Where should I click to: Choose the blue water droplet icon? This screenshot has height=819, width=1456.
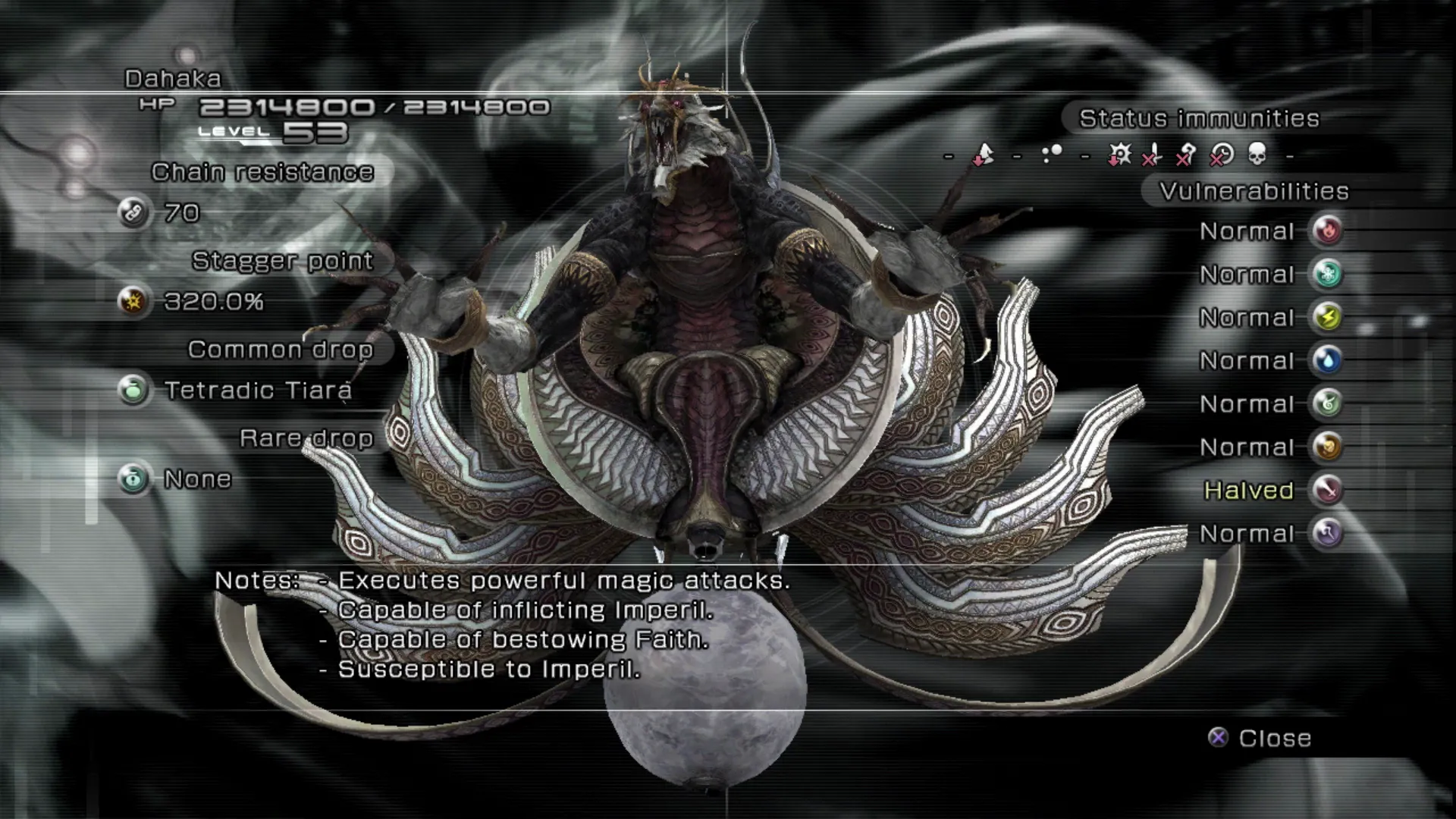[x=1327, y=360]
